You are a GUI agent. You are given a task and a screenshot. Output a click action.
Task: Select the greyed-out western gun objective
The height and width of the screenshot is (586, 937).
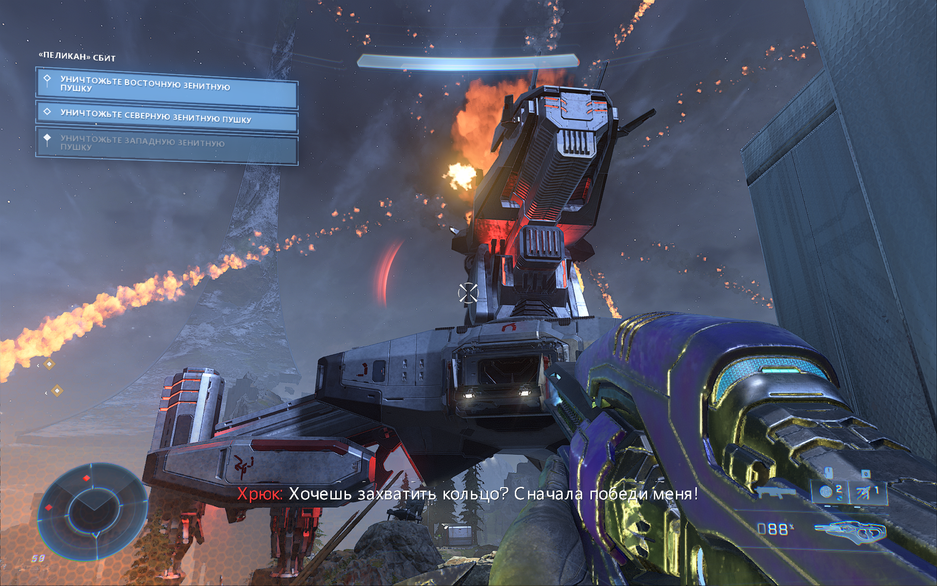167,147
